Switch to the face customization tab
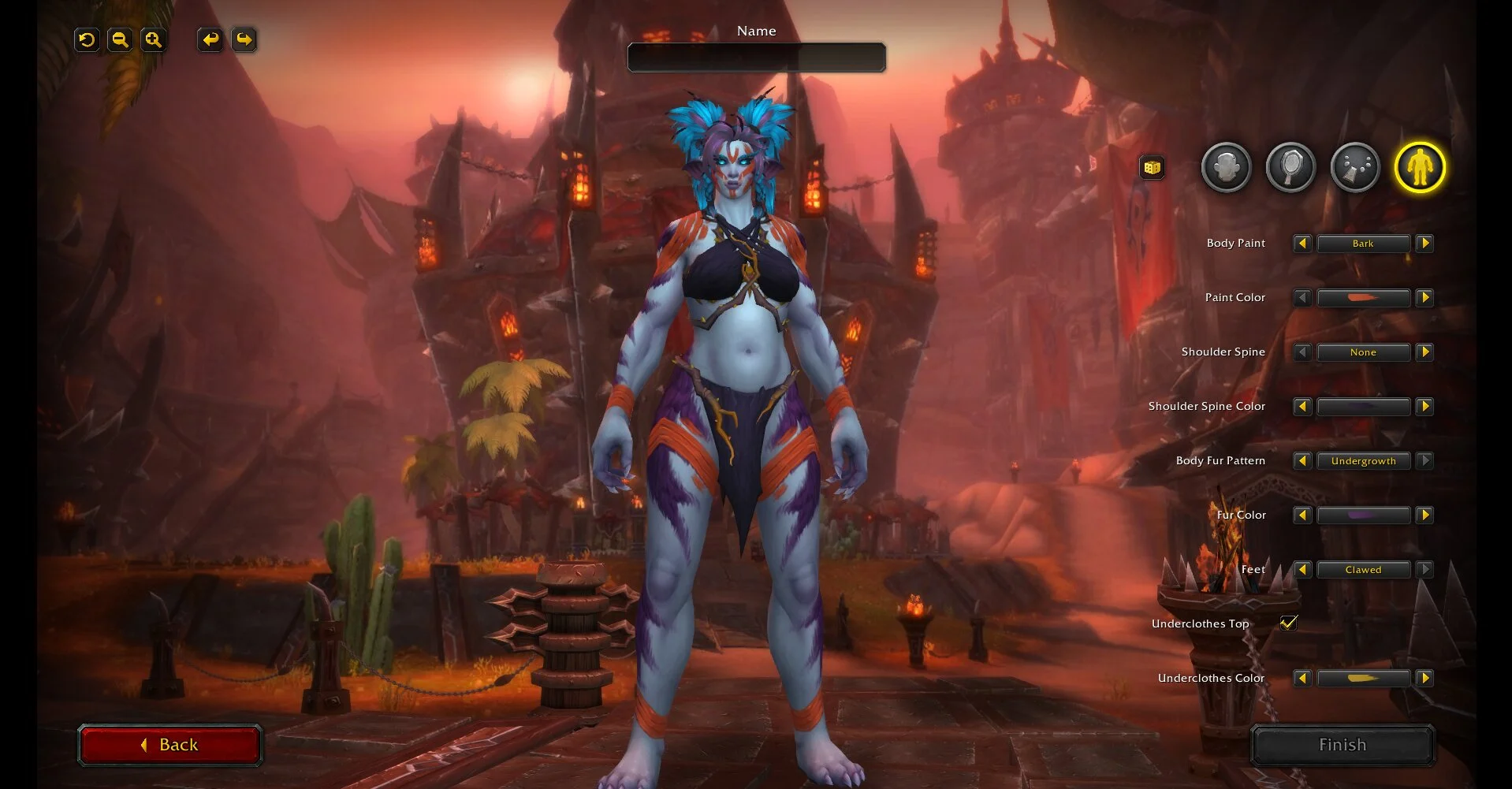Viewport: 1512px width, 789px height. pyautogui.click(x=1226, y=167)
